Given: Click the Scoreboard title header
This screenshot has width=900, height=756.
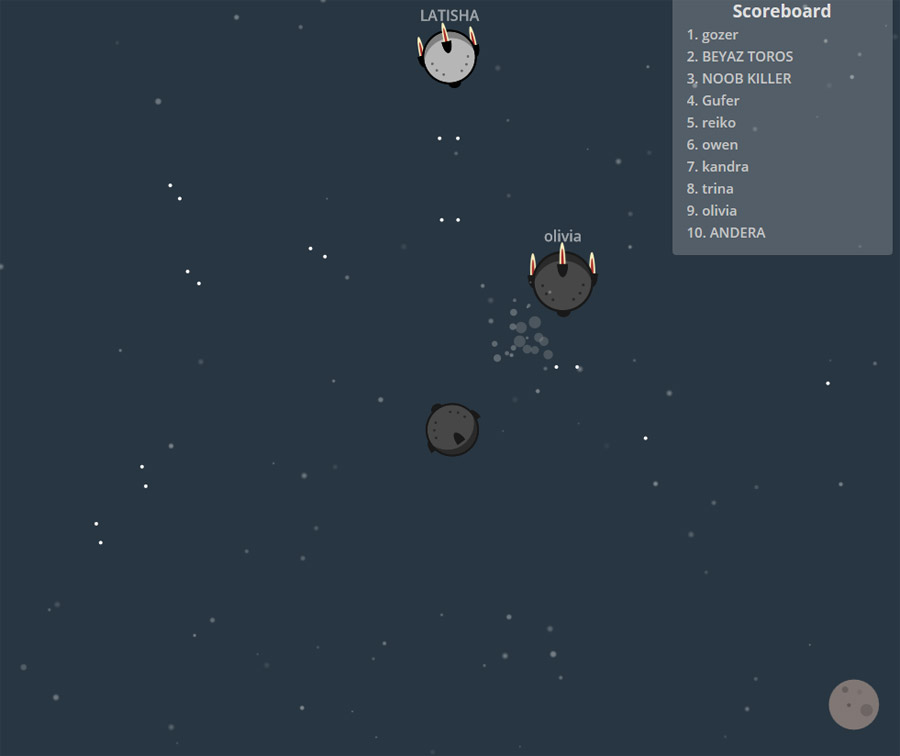Looking at the screenshot, I should click(781, 12).
